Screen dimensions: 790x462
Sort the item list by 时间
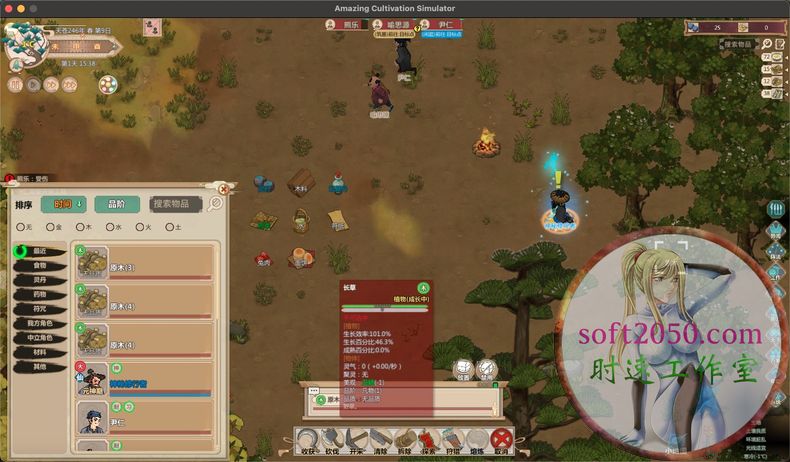(x=65, y=204)
